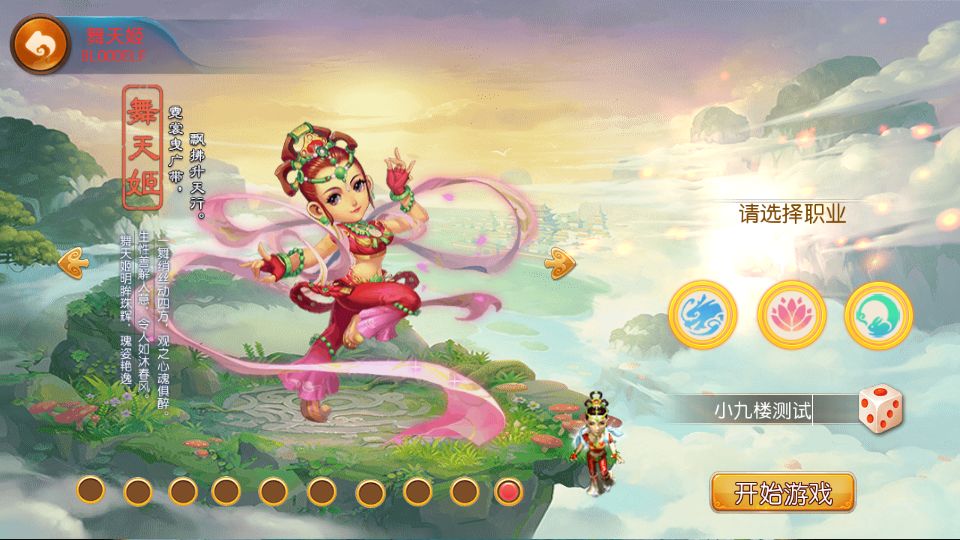Click the red highlighted character page dot
This screenshot has height=540, width=960.
coord(509,491)
